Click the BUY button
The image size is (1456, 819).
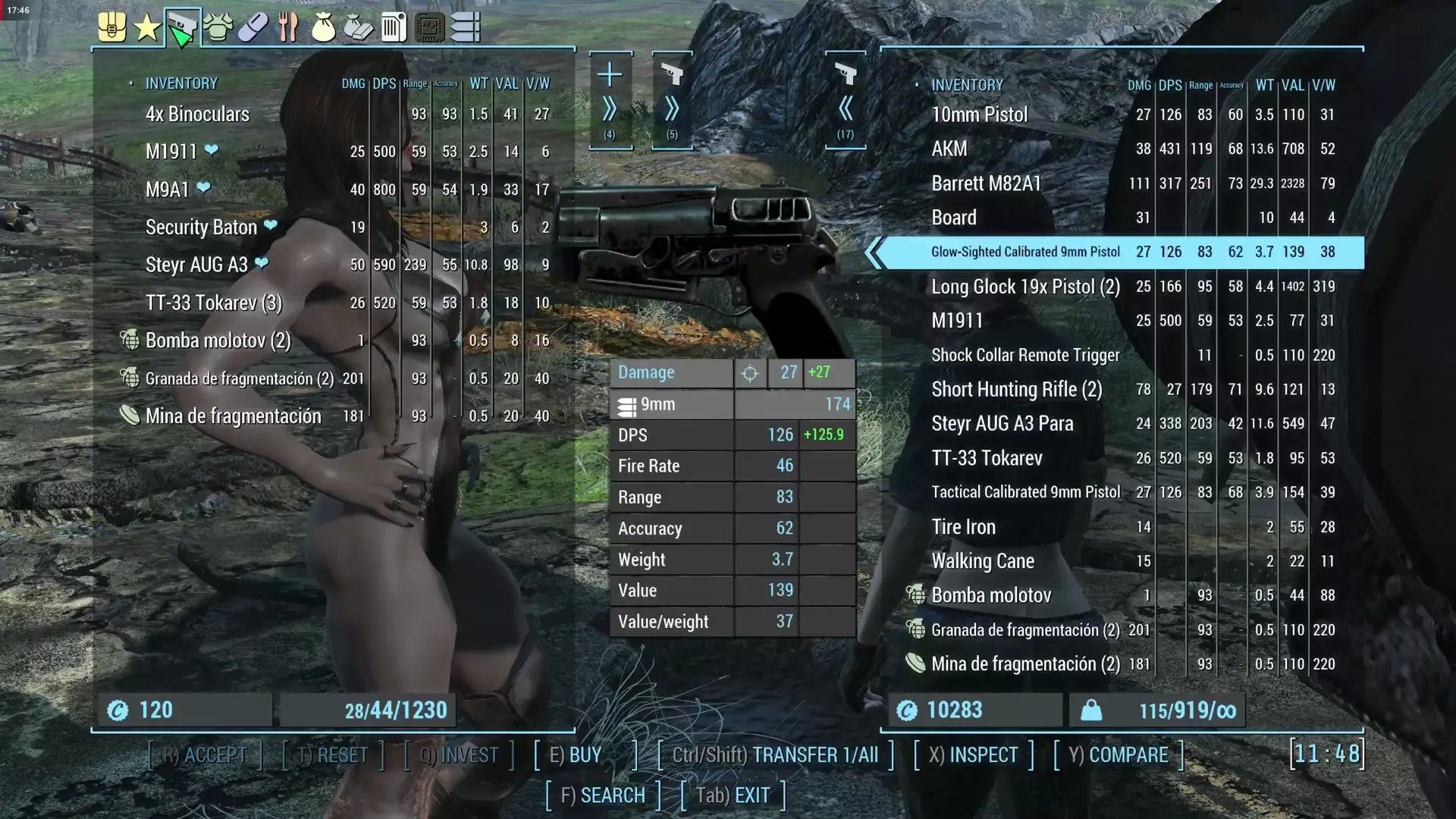(x=576, y=755)
